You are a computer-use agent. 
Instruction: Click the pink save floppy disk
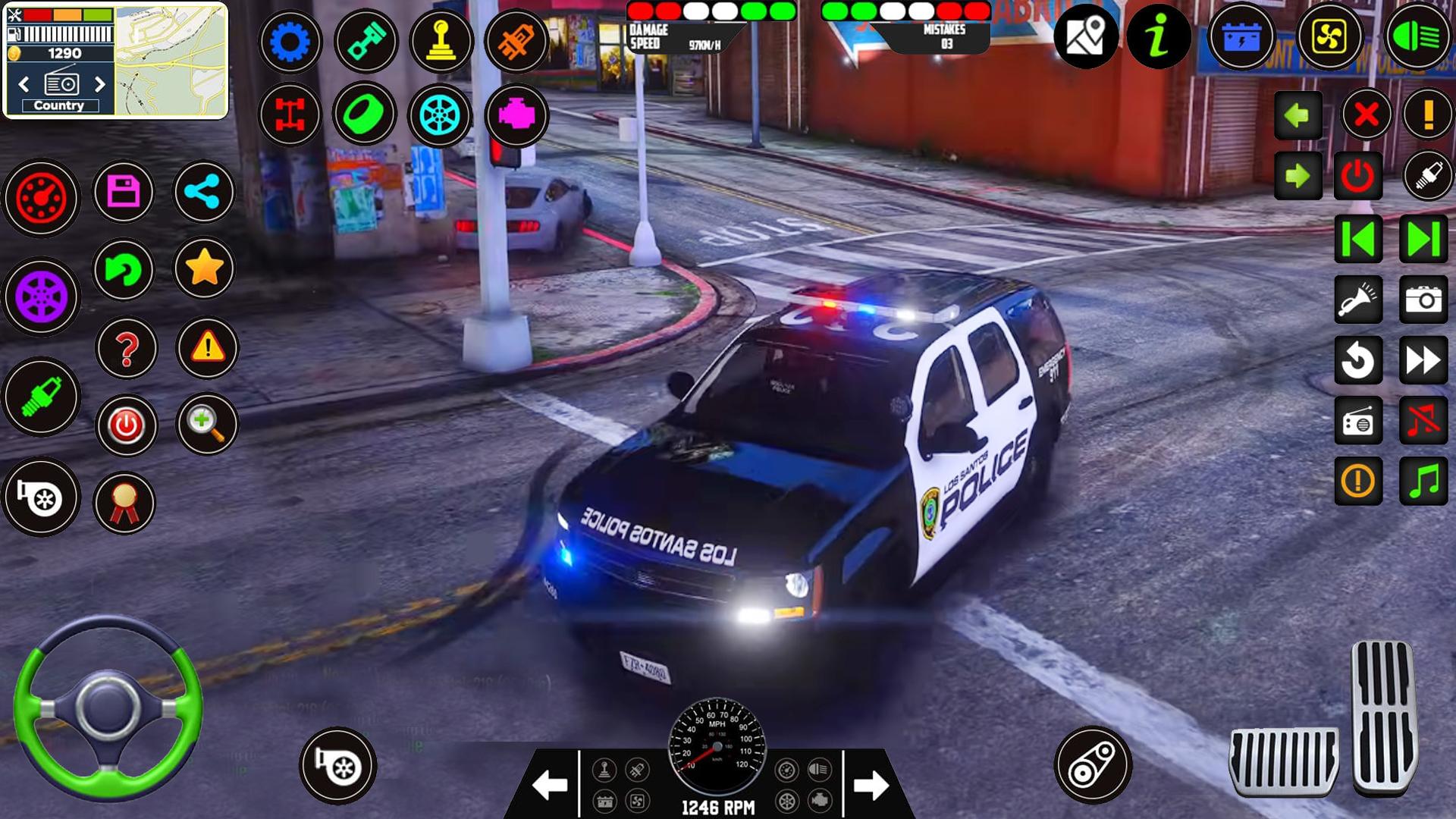124,192
